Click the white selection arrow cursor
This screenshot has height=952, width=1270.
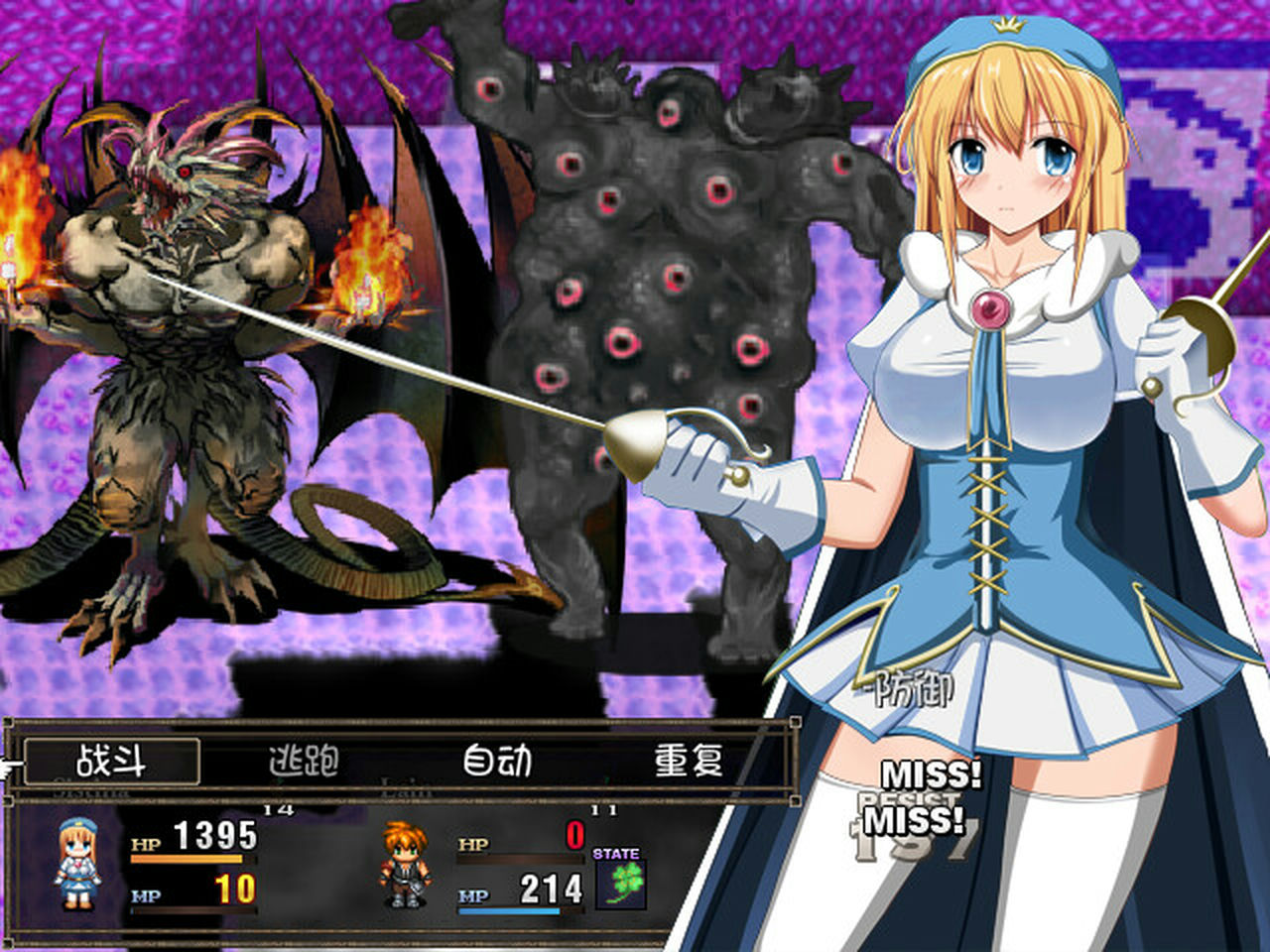point(8,765)
